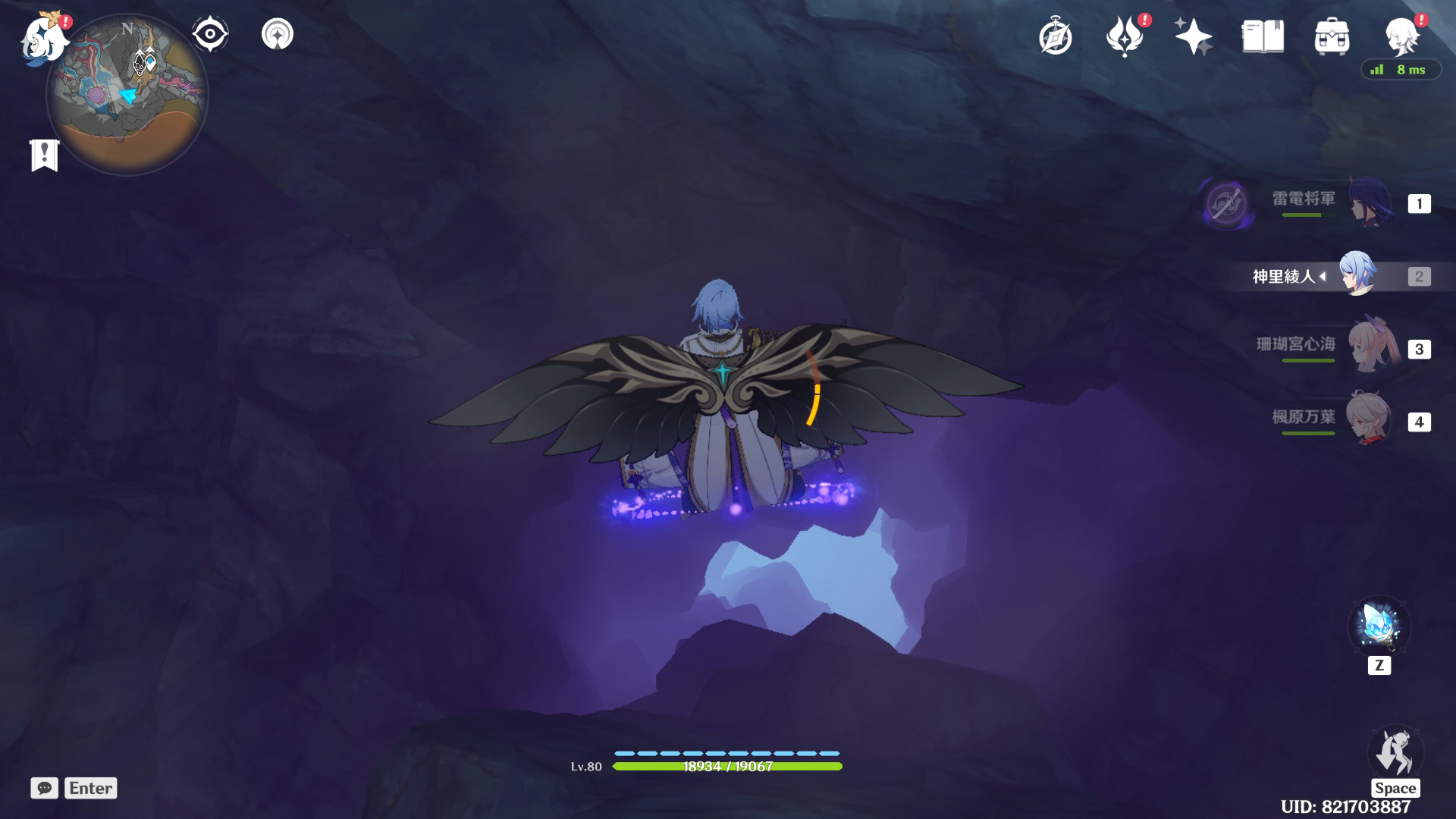Open the Events icon
1456x819 pixels.
pos(1125,37)
